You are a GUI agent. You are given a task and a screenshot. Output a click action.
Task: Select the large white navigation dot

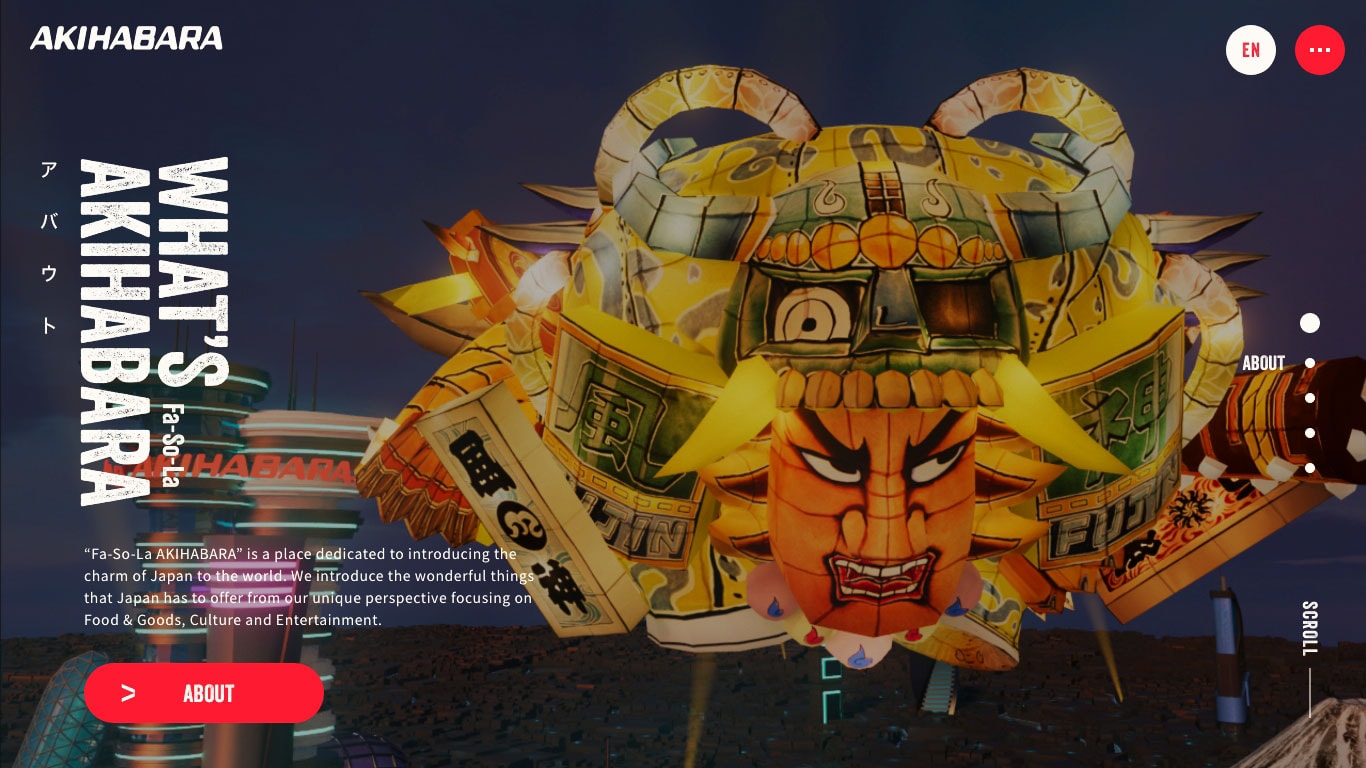(1310, 323)
